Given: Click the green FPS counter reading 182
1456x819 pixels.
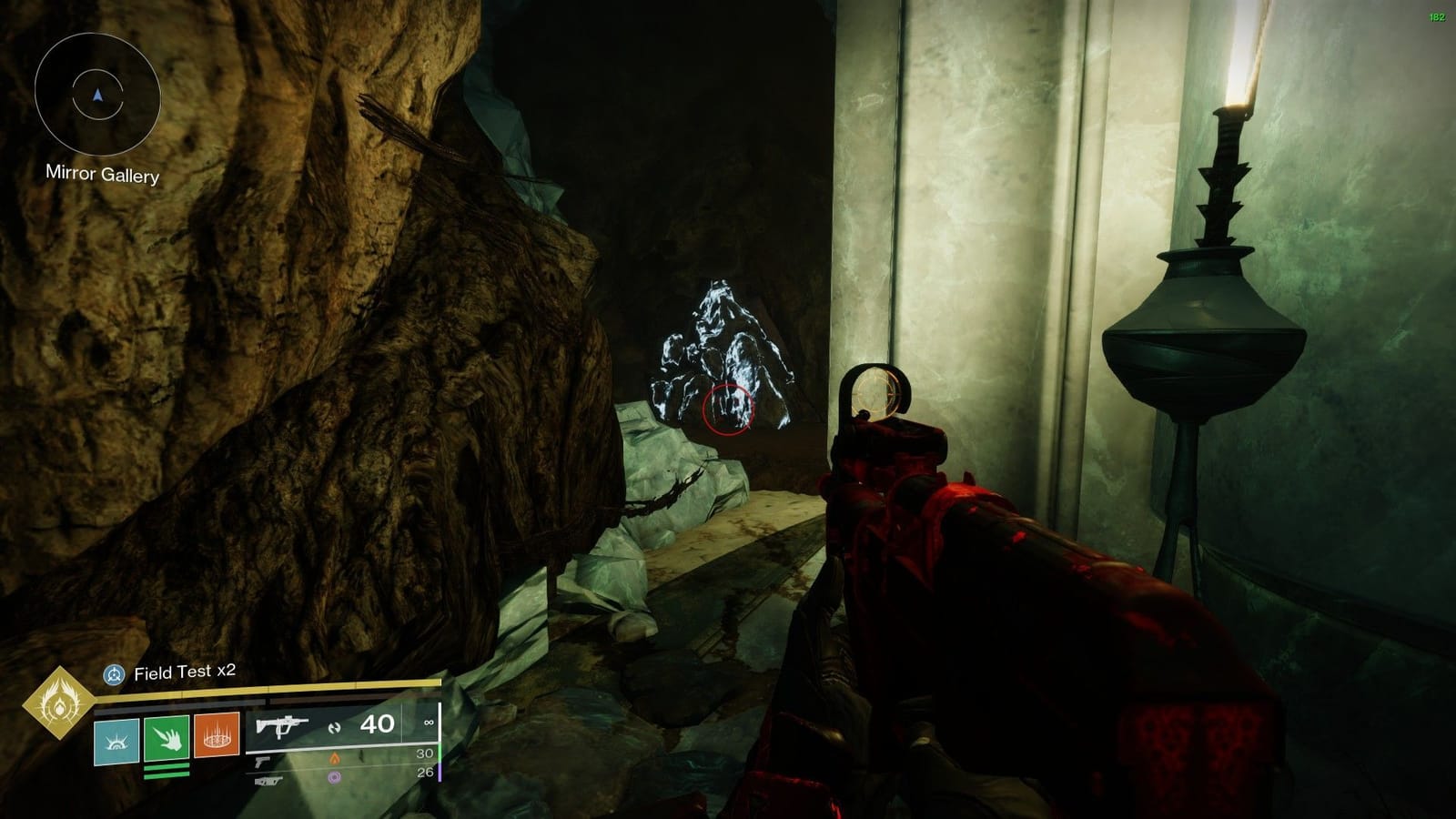Looking at the screenshot, I should pyautogui.click(x=1436, y=15).
